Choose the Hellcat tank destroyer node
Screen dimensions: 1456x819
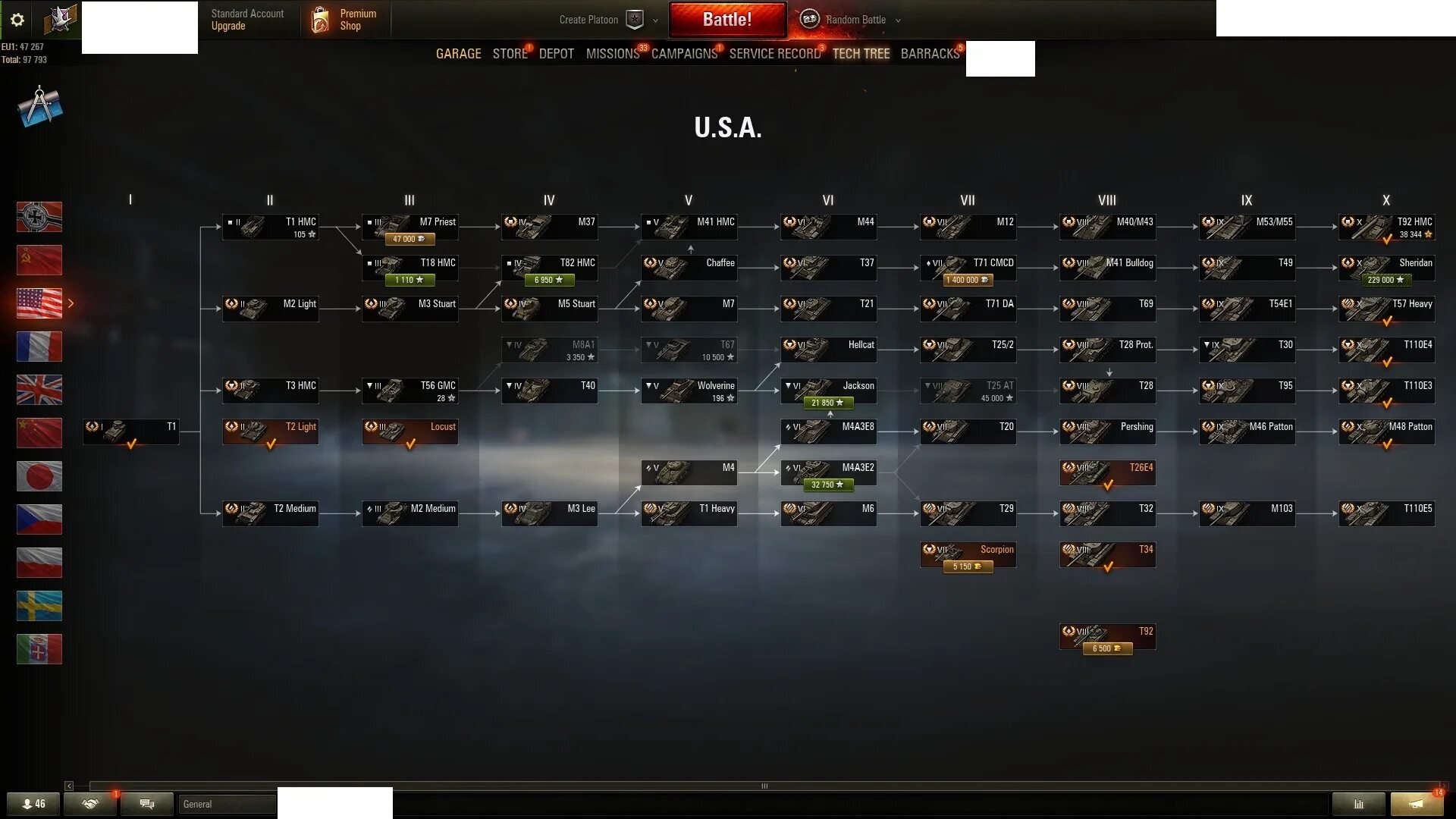(828, 350)
